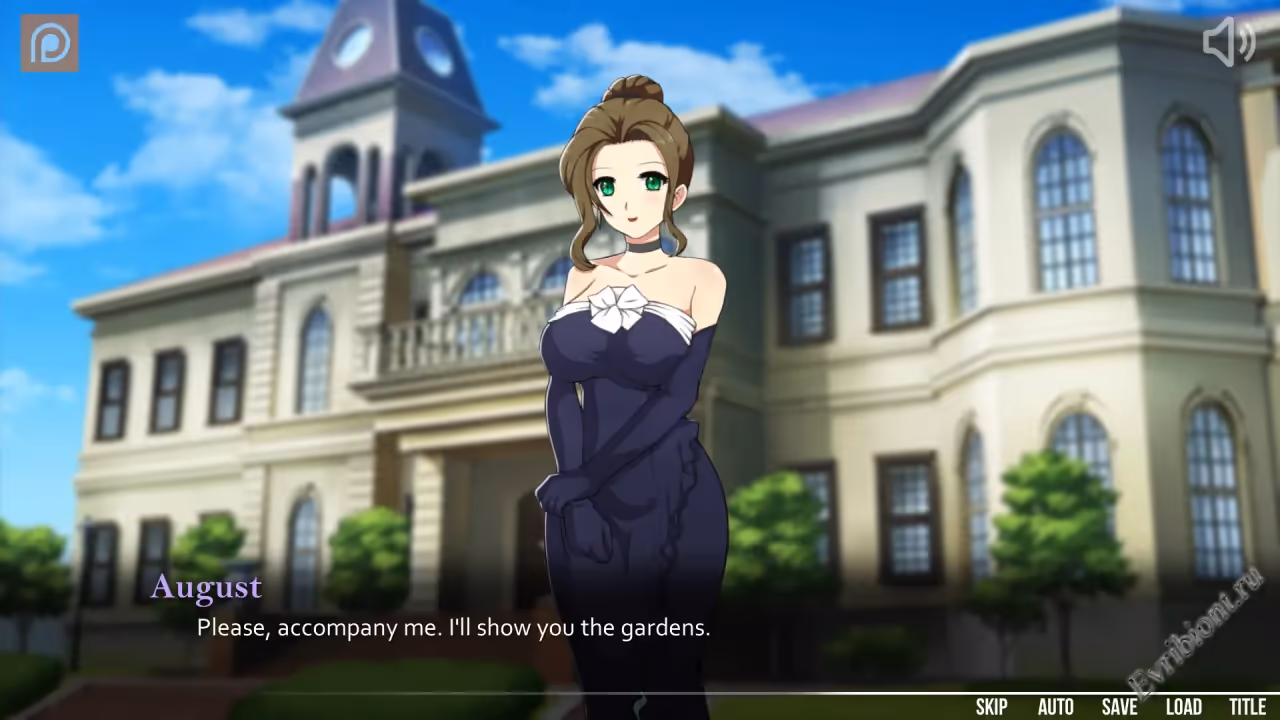This screenshot has height=720, width=1280.
Task: Skip the dialogue with SKIP
Action: tap(991, 707)
